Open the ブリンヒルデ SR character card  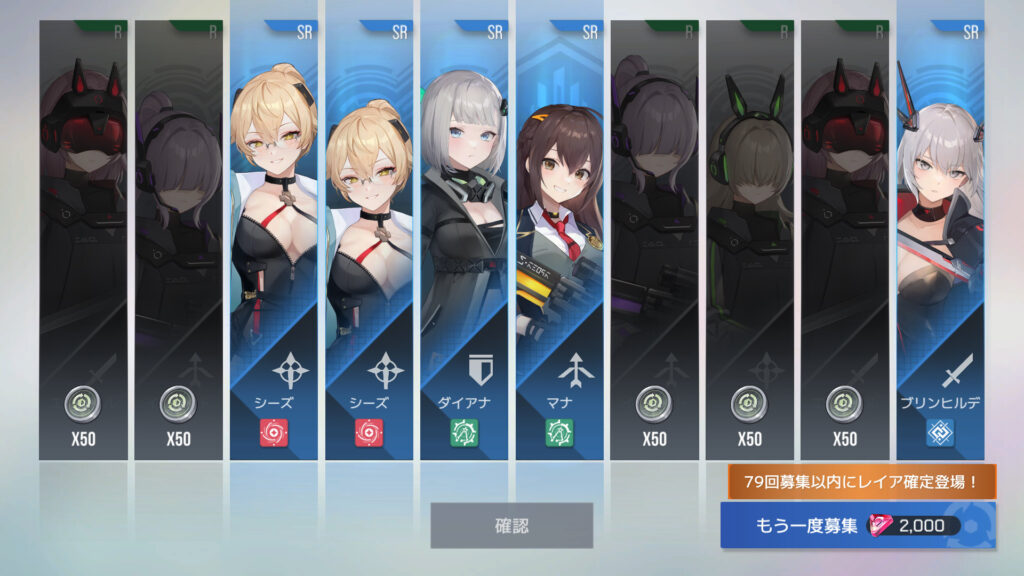[x=940, y=240]
